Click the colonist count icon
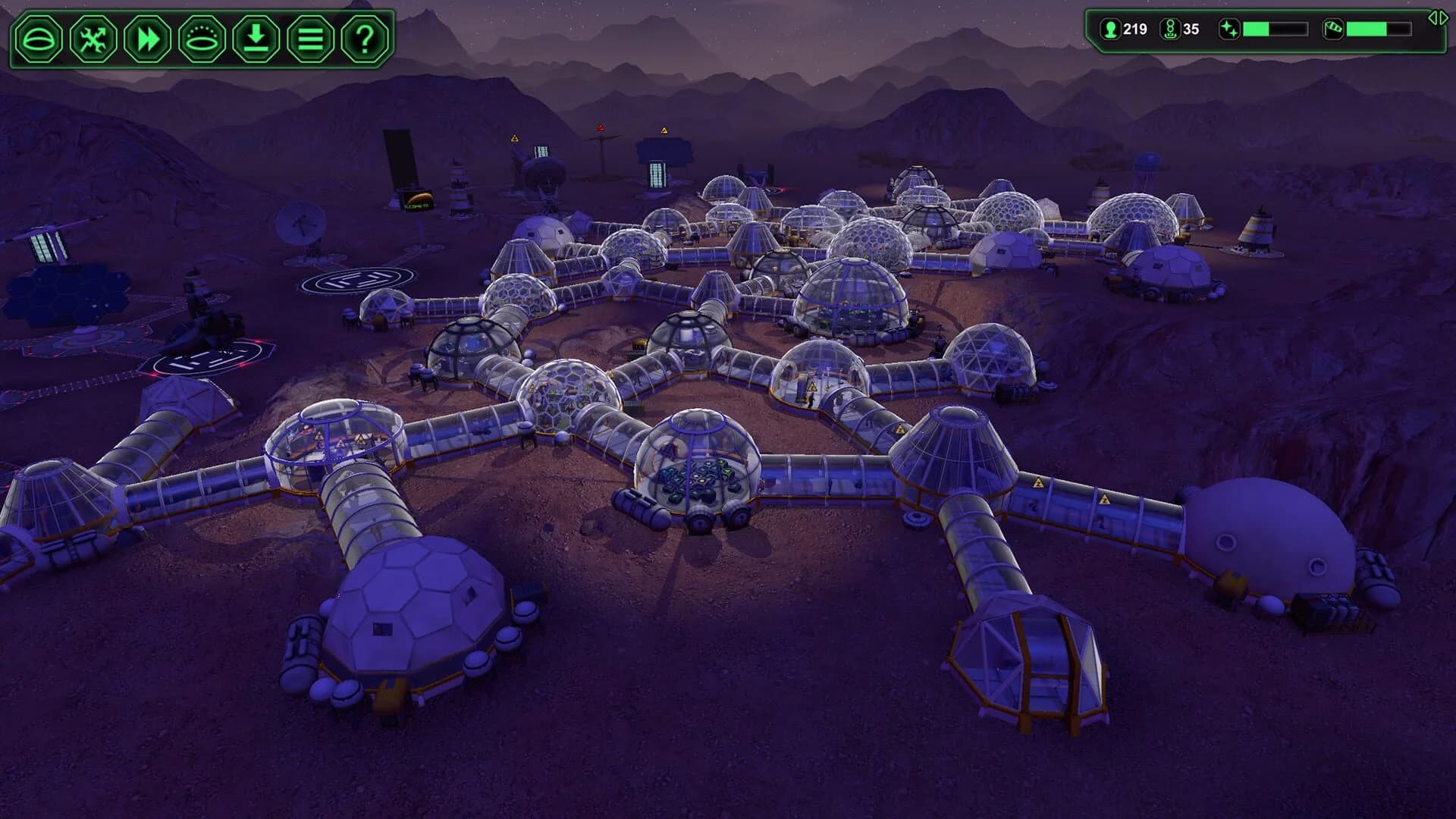Image resolution: width=1456 pixels, height=819 pixels. click(x=1109, y=30)
